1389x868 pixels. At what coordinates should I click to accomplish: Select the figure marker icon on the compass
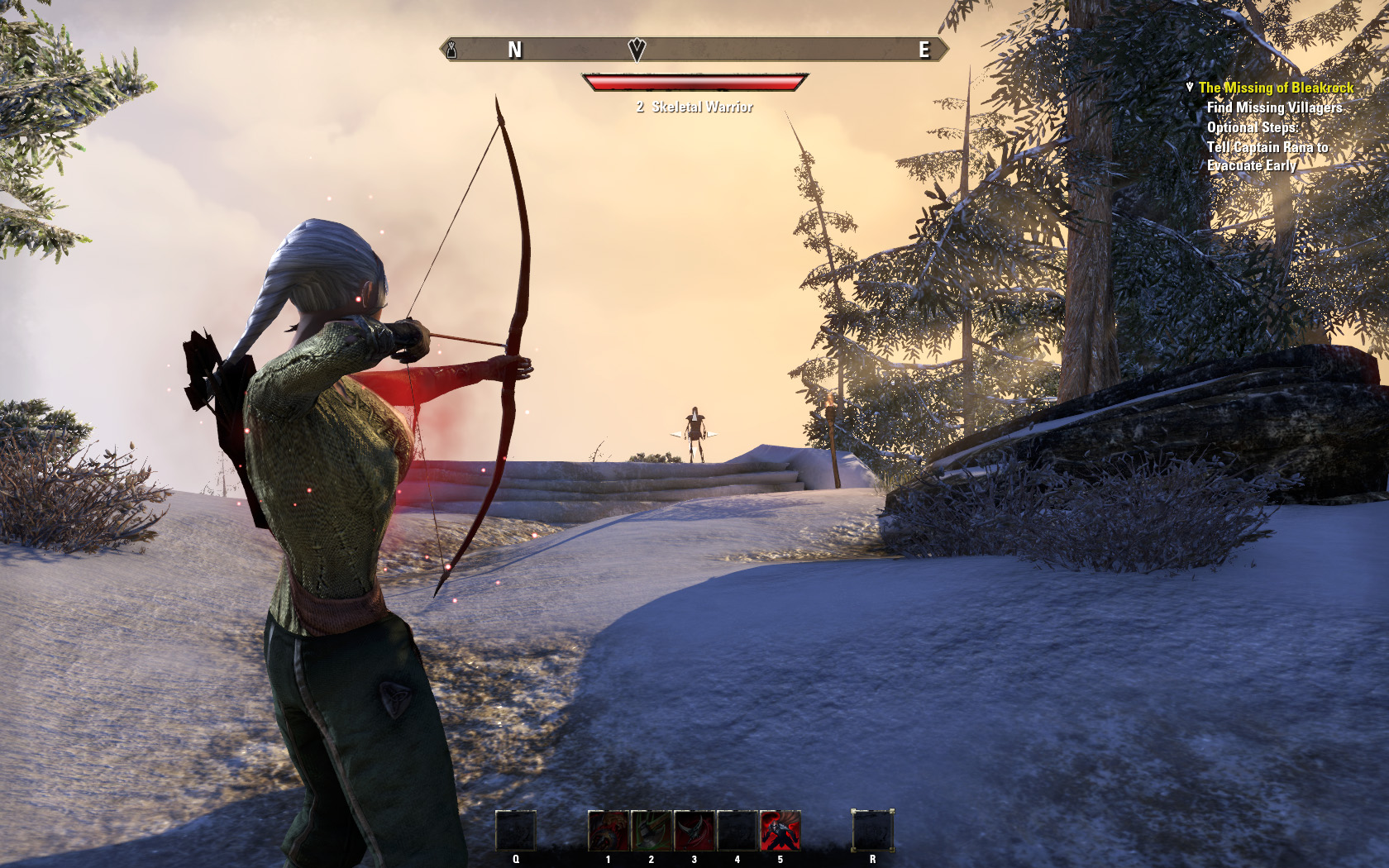[452, 50]
